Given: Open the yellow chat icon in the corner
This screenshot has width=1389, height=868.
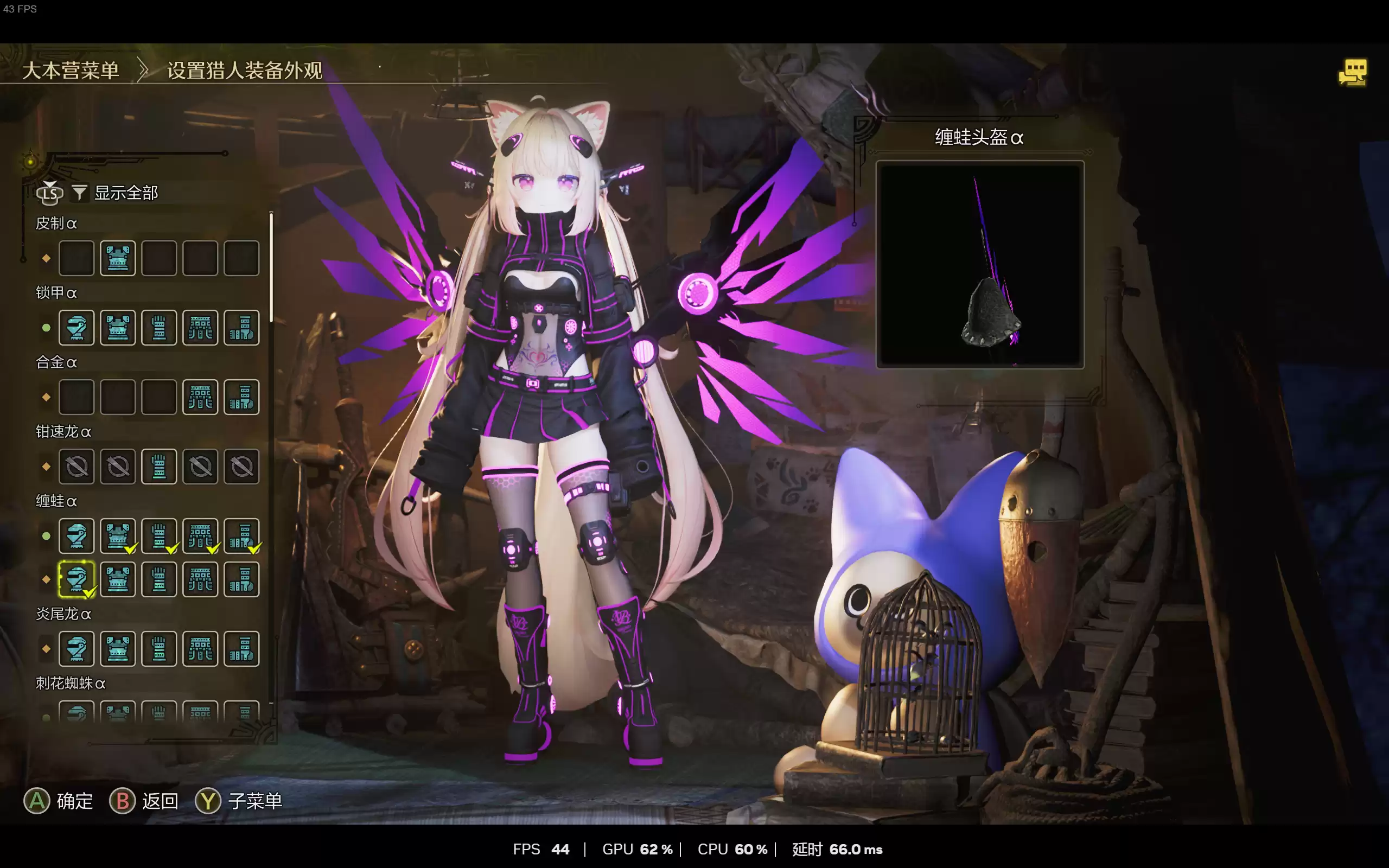Looking at the screenshot, I should pos(1353,72).
